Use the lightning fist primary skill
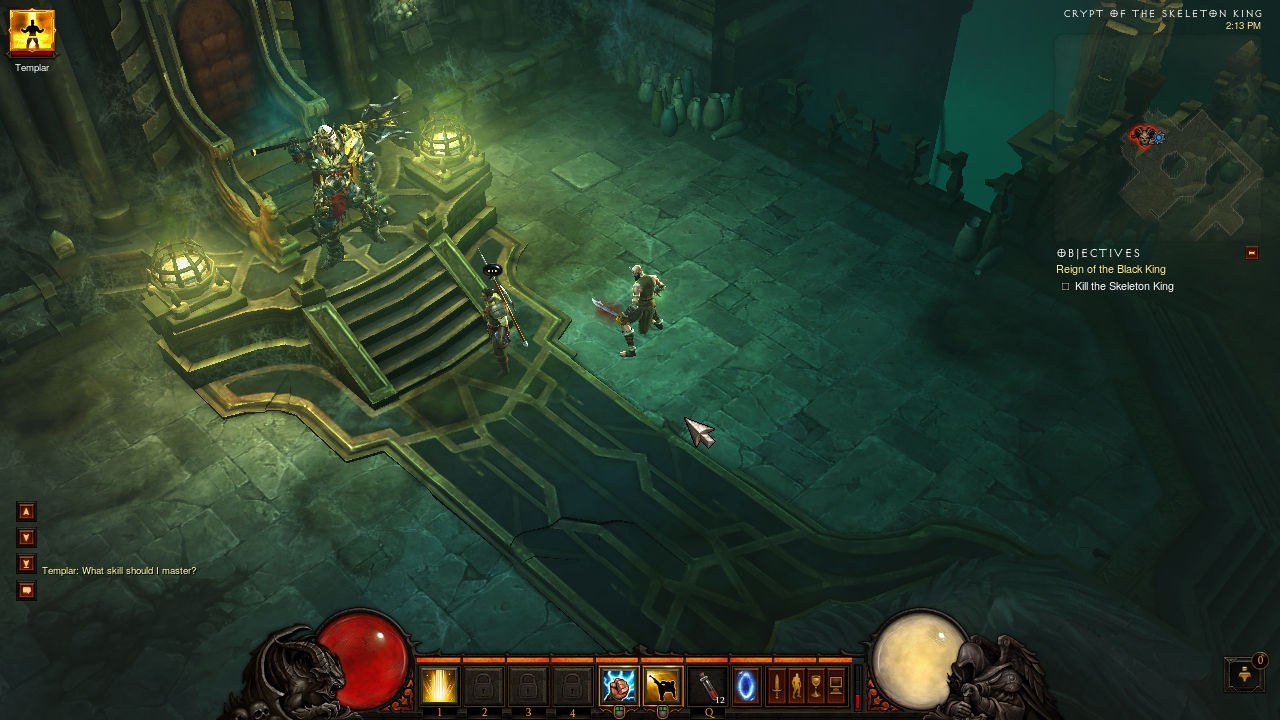 [618, 687]
